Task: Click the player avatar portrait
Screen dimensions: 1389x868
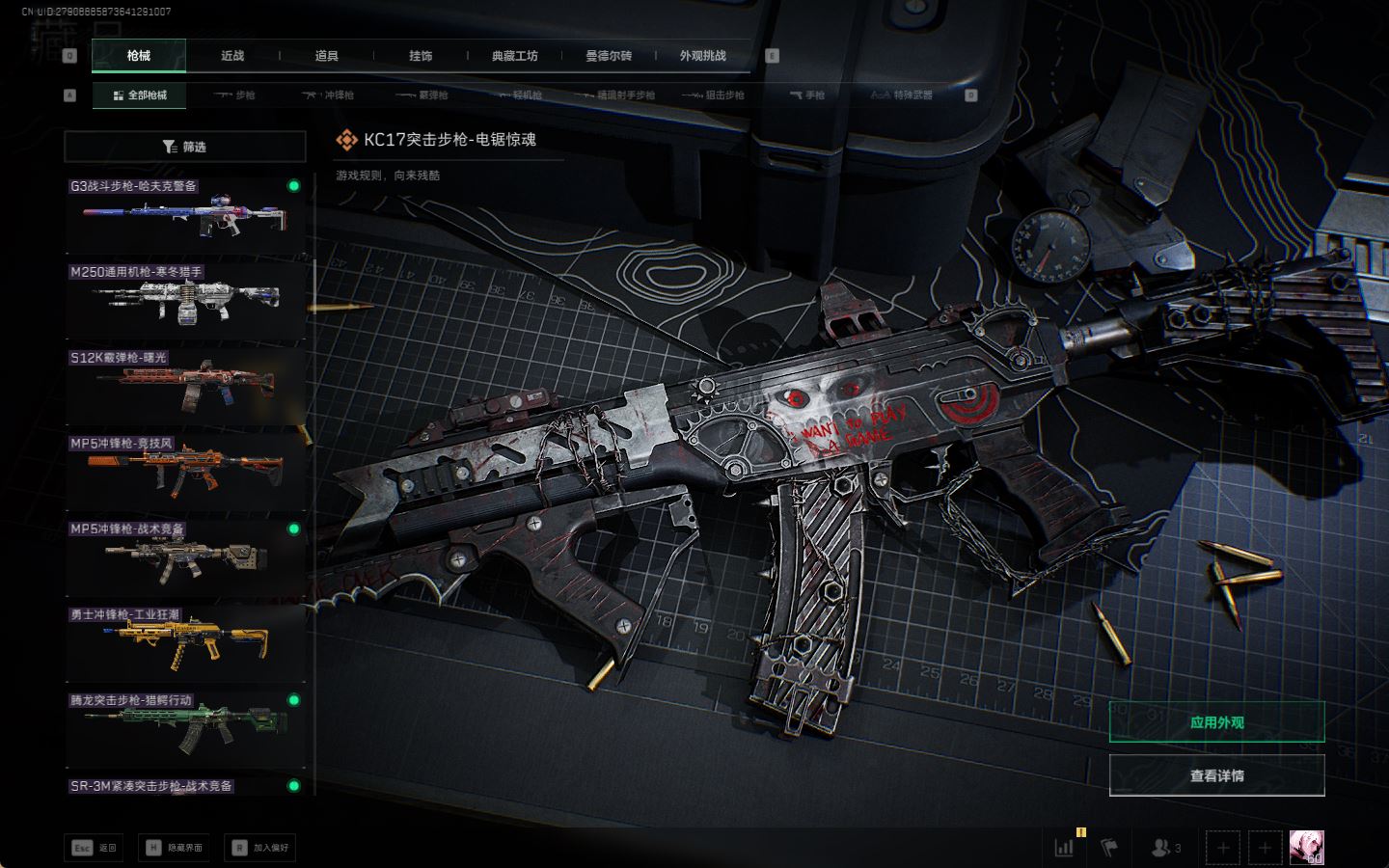Action: click(1306, 848)
